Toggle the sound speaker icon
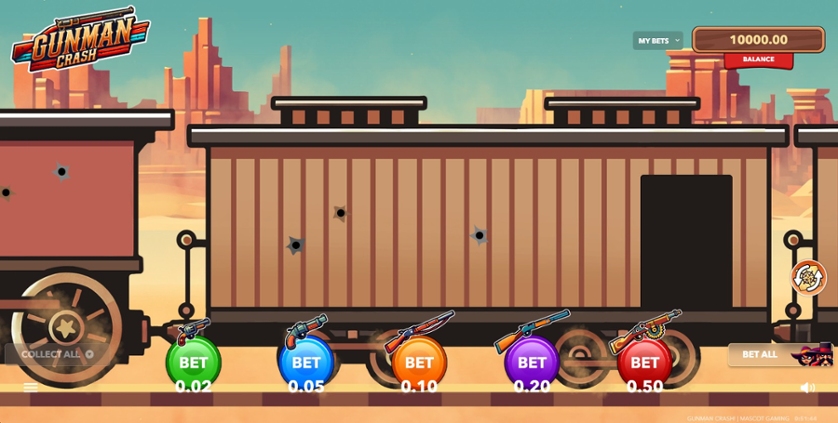 click(808, 388)
